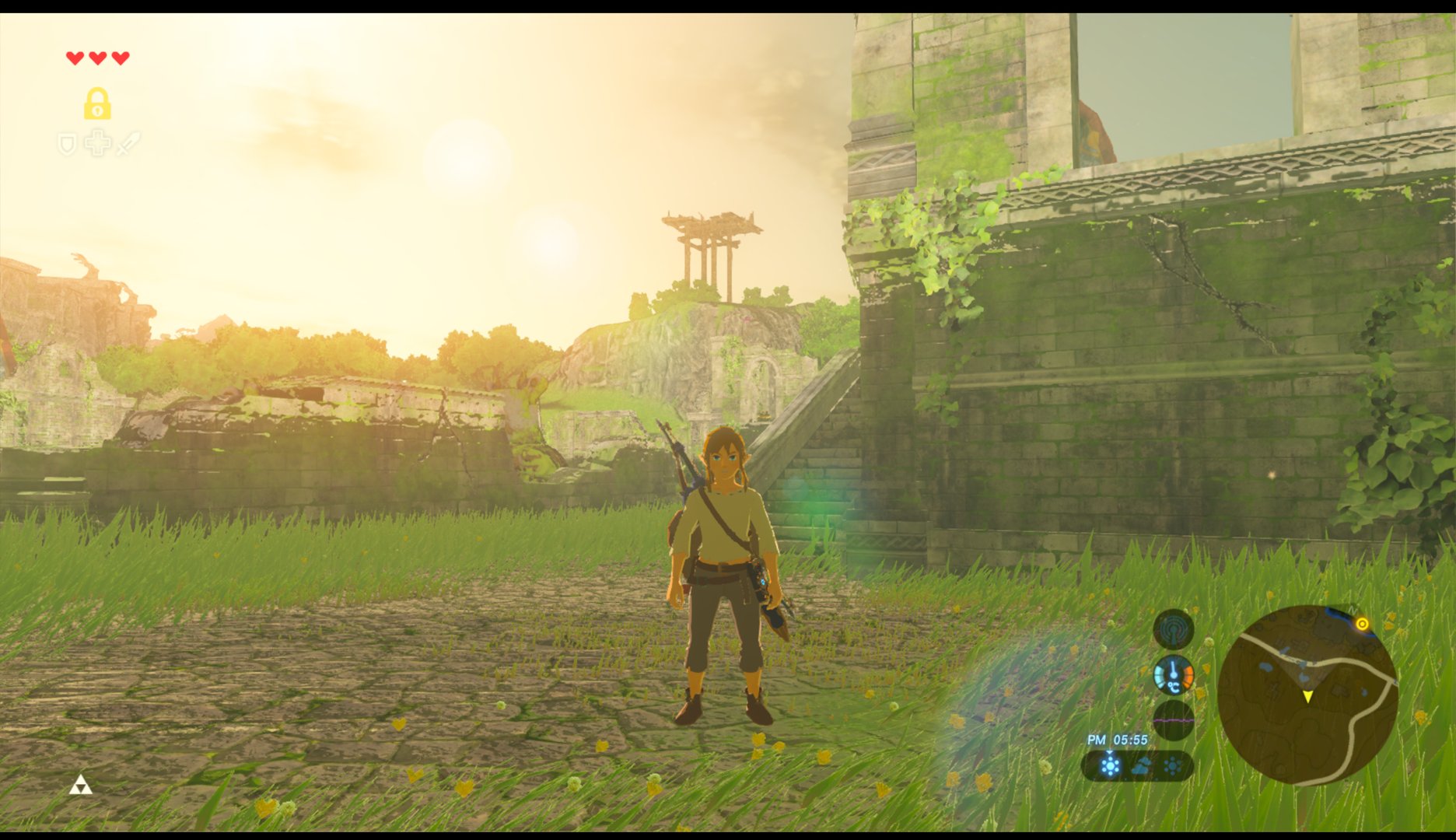Select the sword quick-select icon
The height and width of the screenshot is (840, 1456).
(128, 144)
